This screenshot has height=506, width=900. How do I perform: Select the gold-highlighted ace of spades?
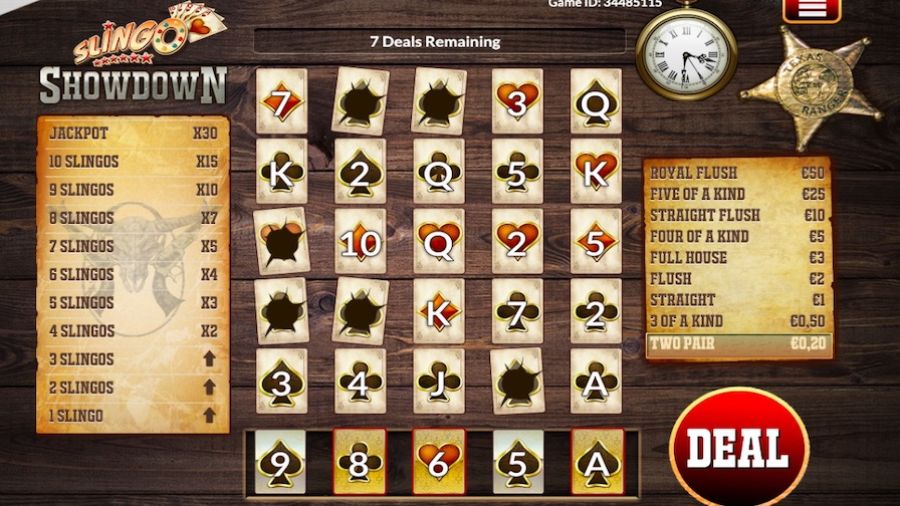tap(598, 461)
